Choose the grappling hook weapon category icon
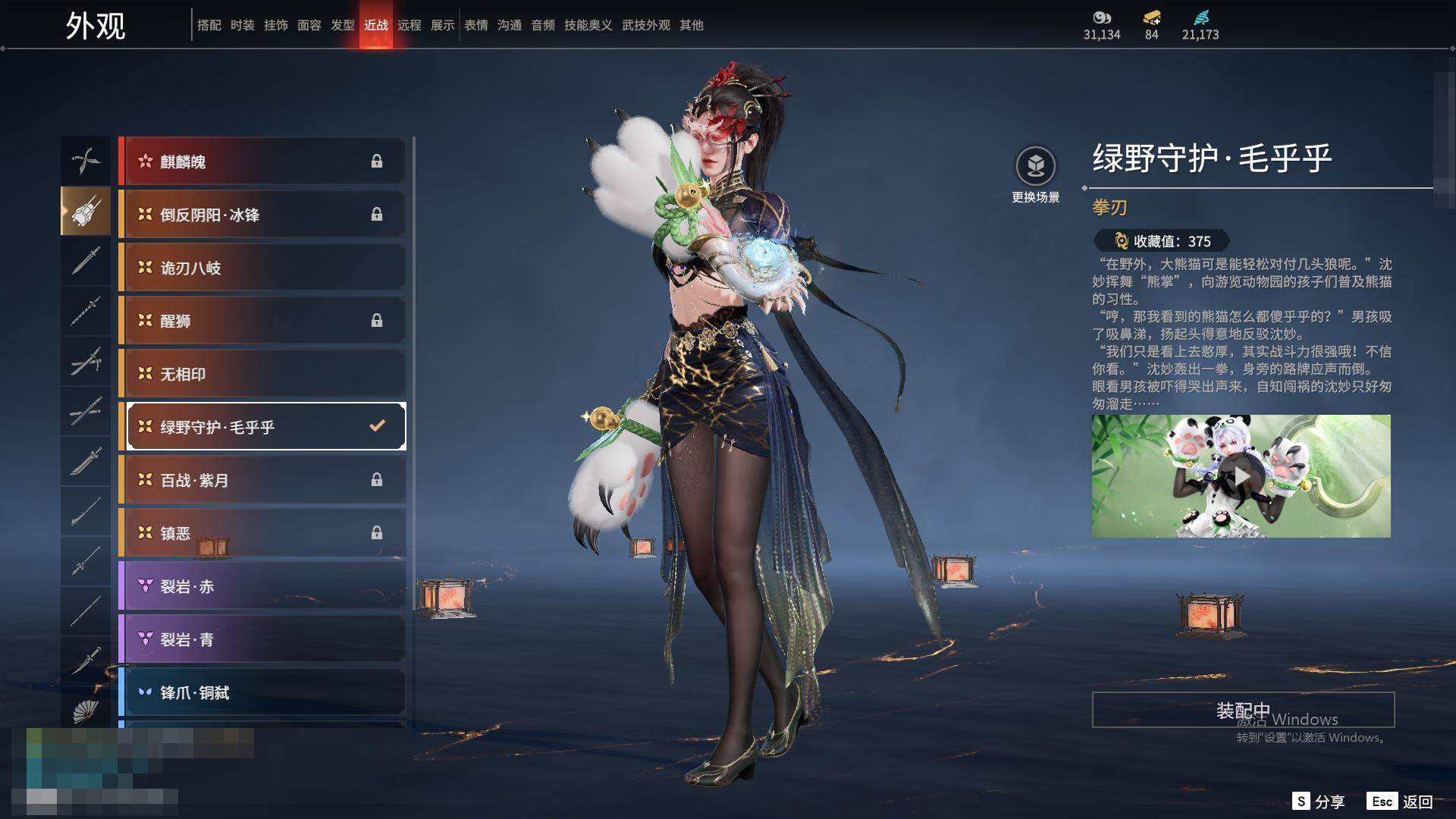This screenshot has width=1456, height=819. pos(86,161)
